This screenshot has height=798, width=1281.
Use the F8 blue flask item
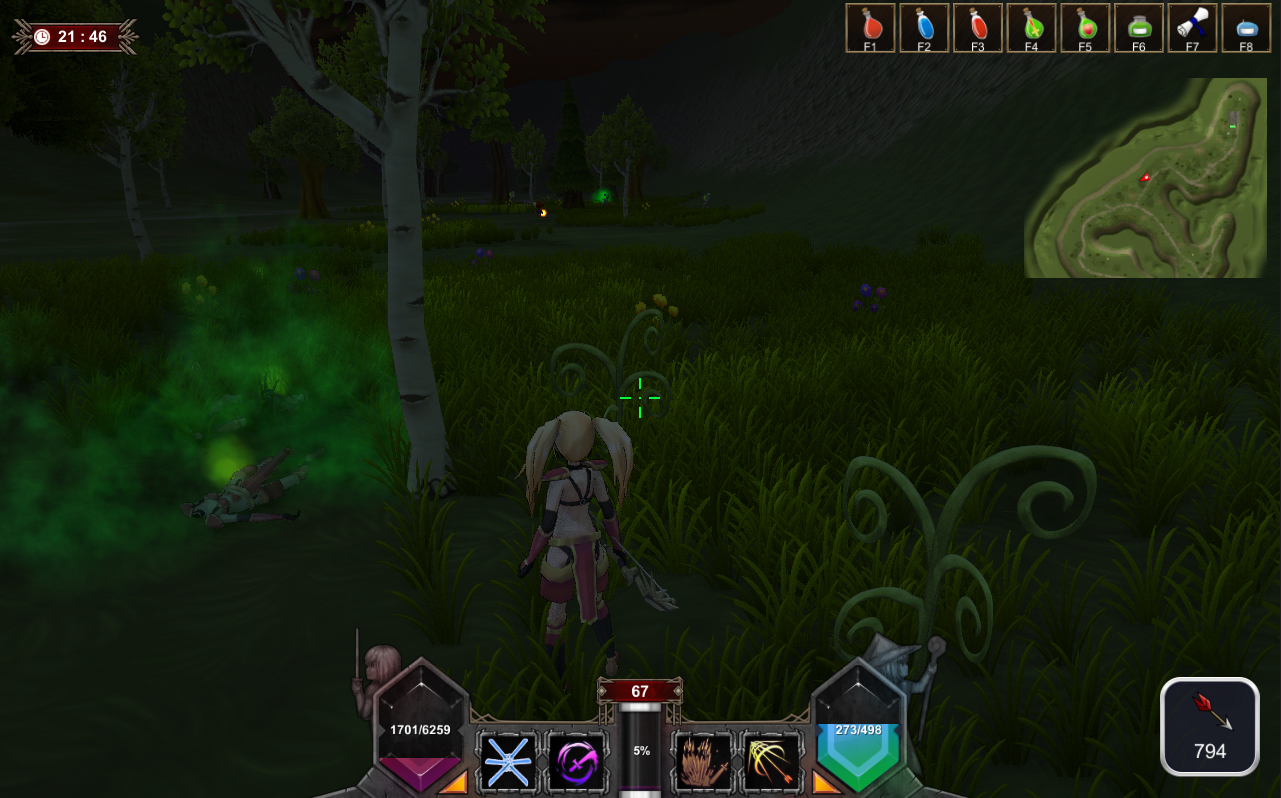tap(1247, 27)
